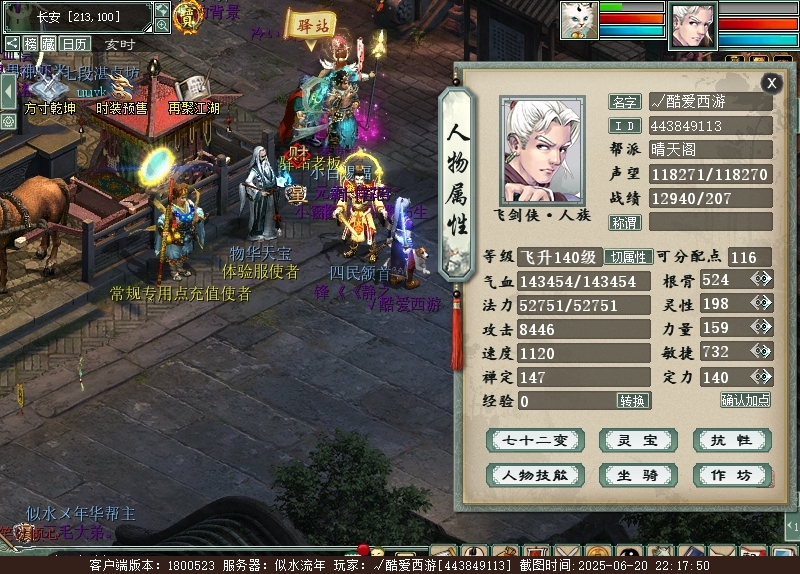Open 人物技能 character skills
Screen dimensions: 800x574
click(535, 476)
